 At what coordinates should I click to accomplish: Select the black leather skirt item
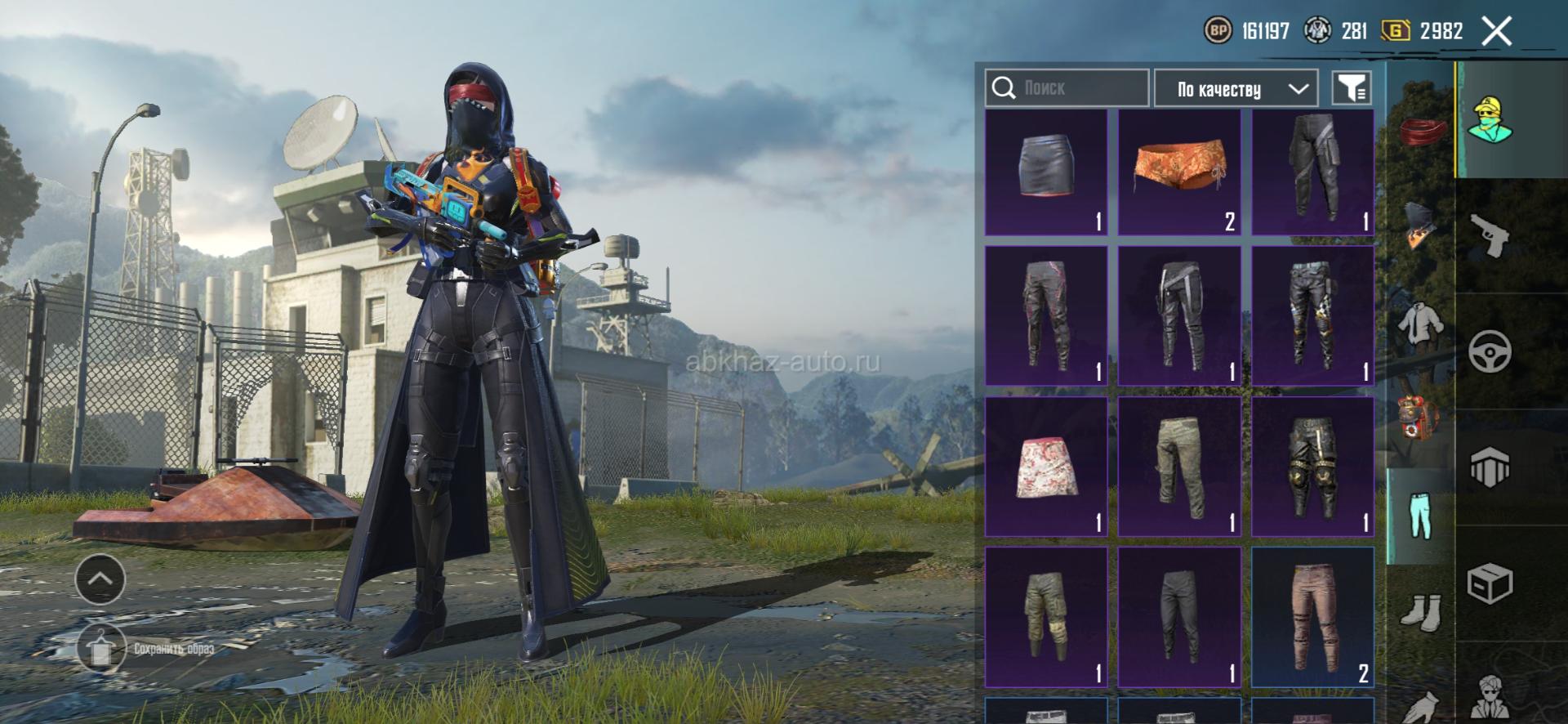(x=1046, y=172)
